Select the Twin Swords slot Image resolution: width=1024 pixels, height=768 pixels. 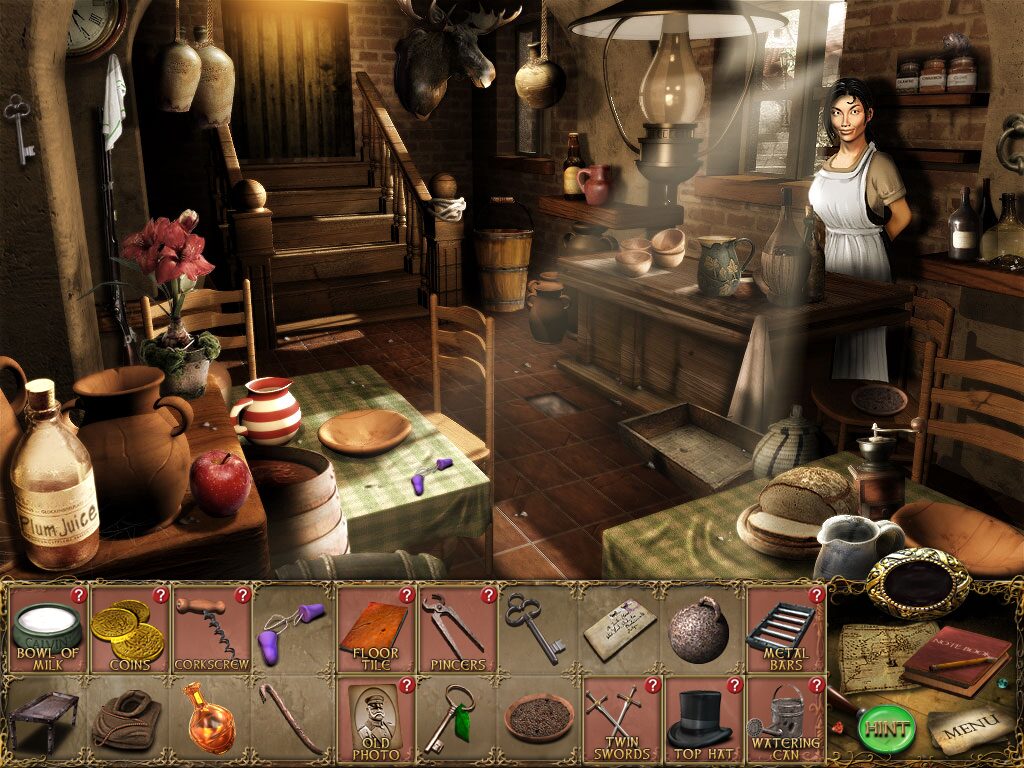click(620, 718)
